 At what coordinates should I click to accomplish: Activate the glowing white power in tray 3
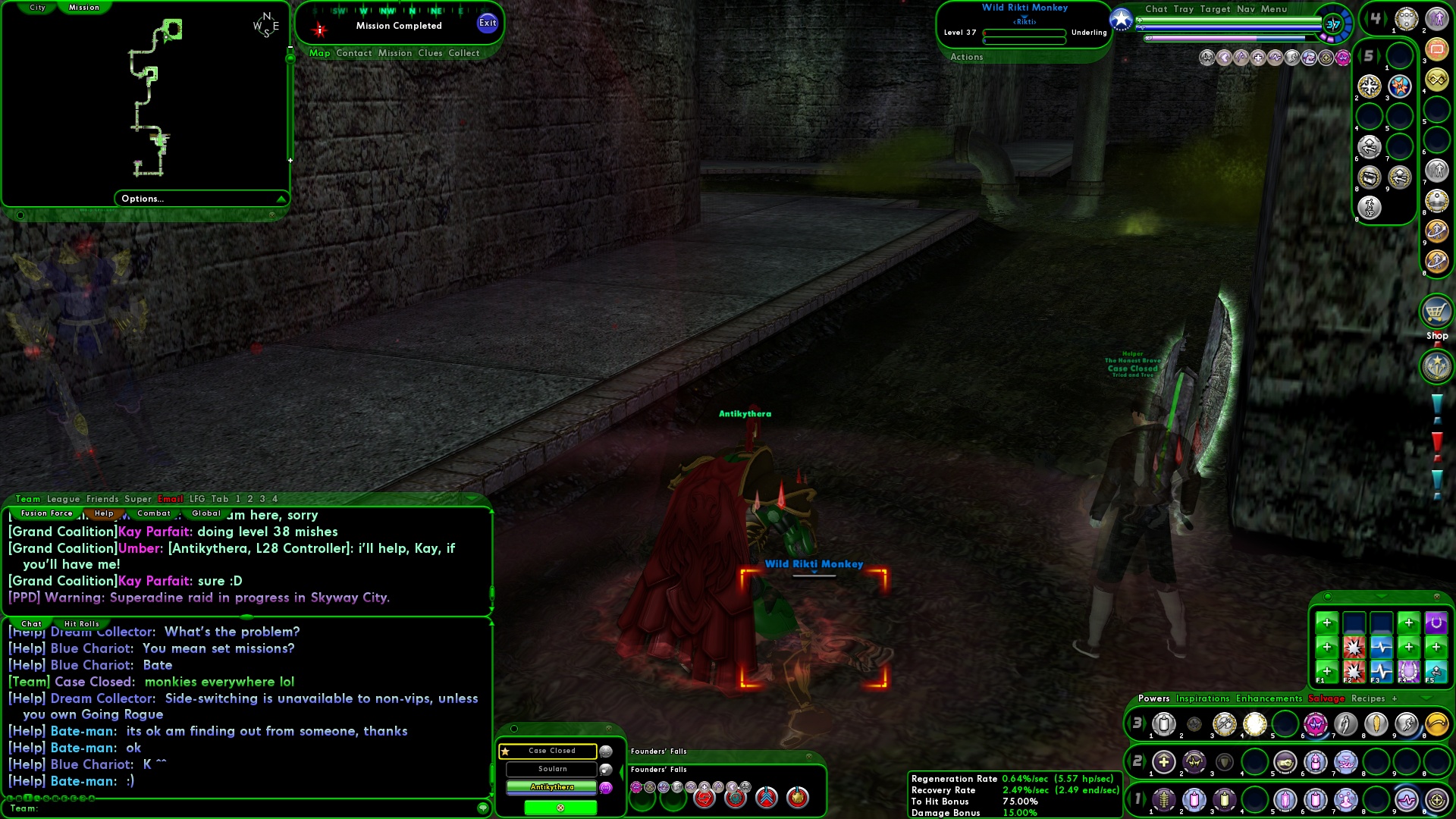pyautogui.click(x=1254, y=723)
